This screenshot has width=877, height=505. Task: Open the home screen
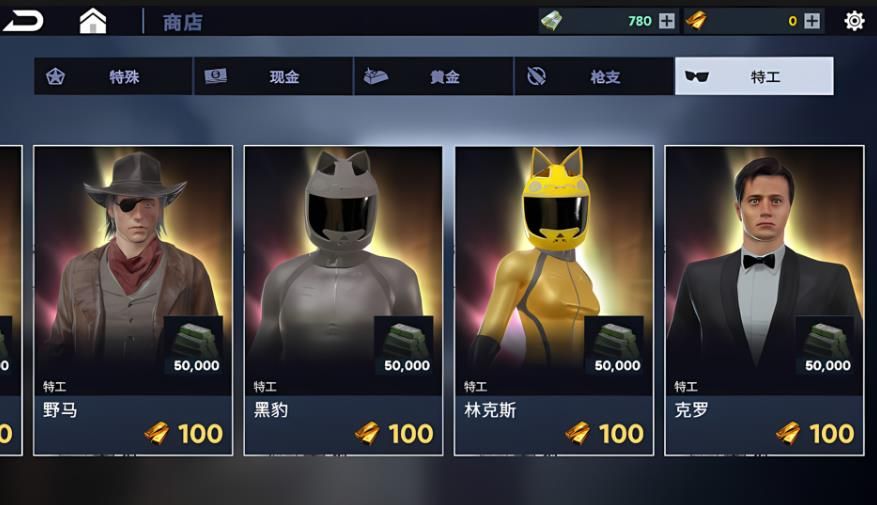(x=92, y=21)
